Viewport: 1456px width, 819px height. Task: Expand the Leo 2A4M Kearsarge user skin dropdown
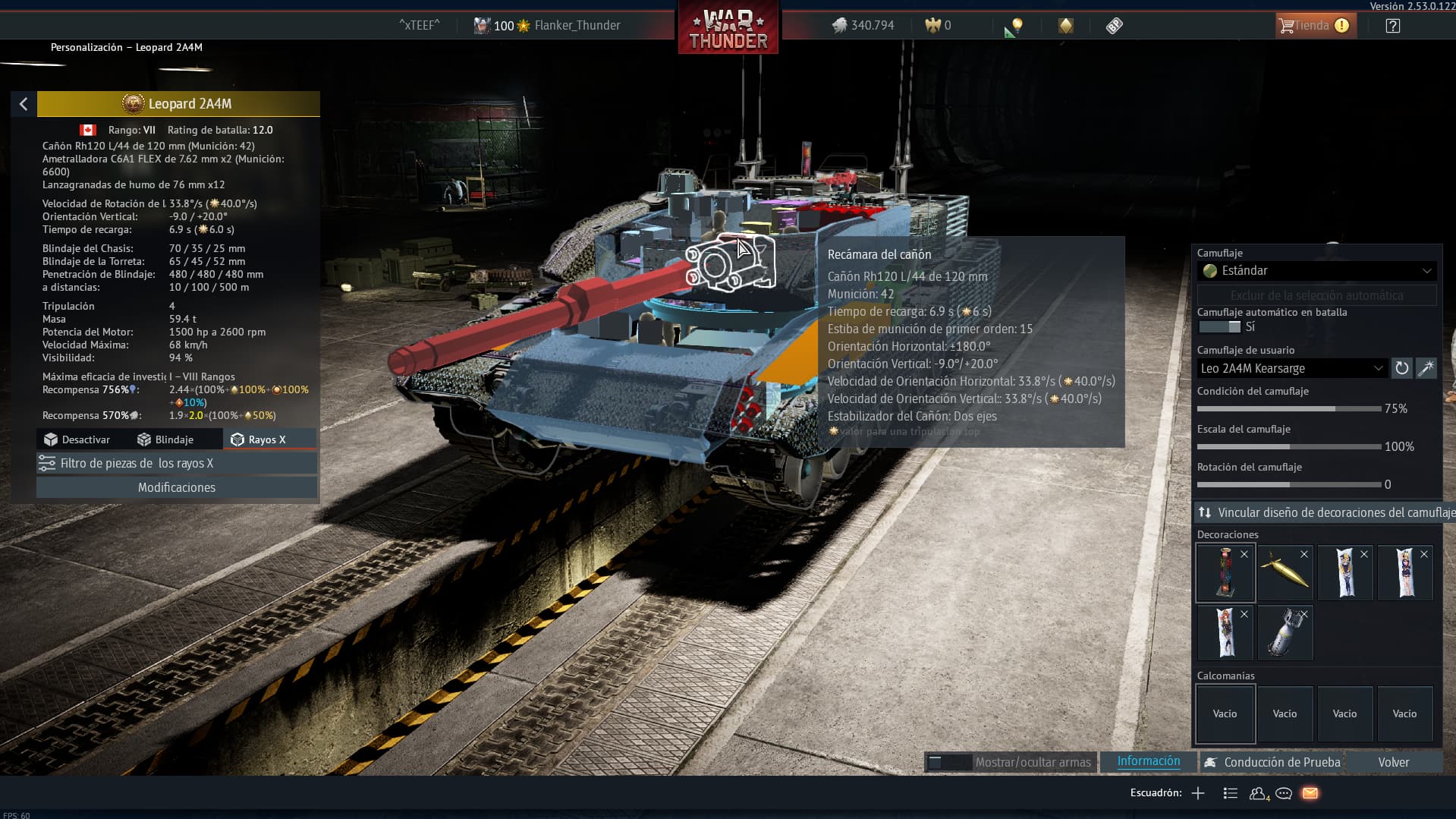[x=1292, y=368]
